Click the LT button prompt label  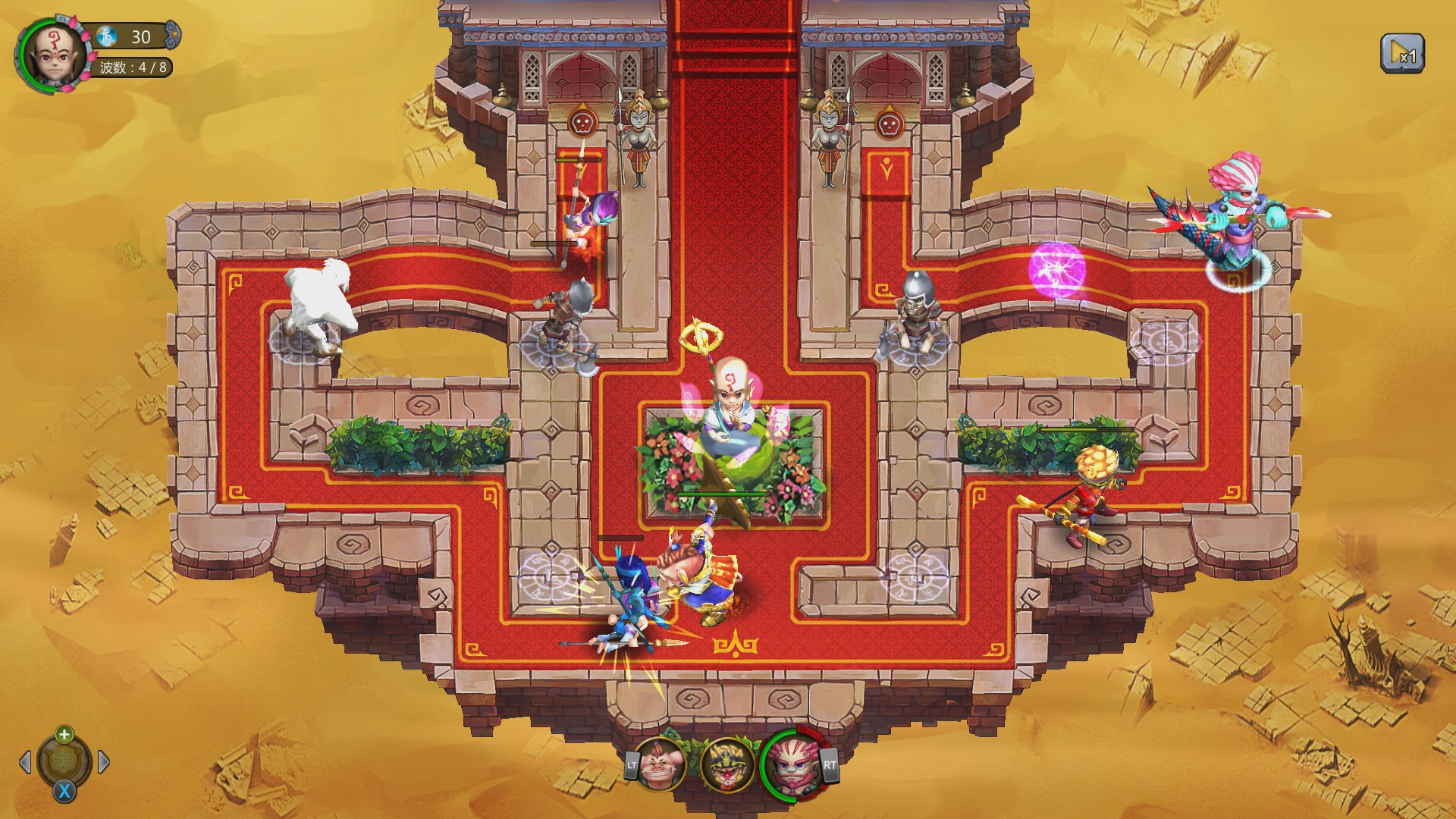pyautogui.click(x=631, y=764)
